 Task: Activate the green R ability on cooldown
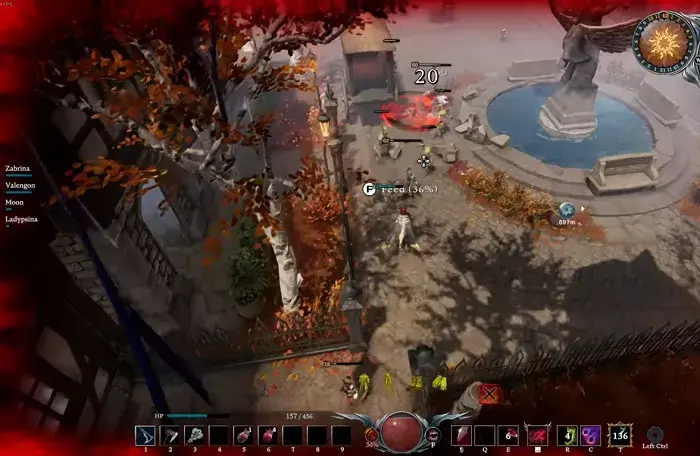(567, 435)
